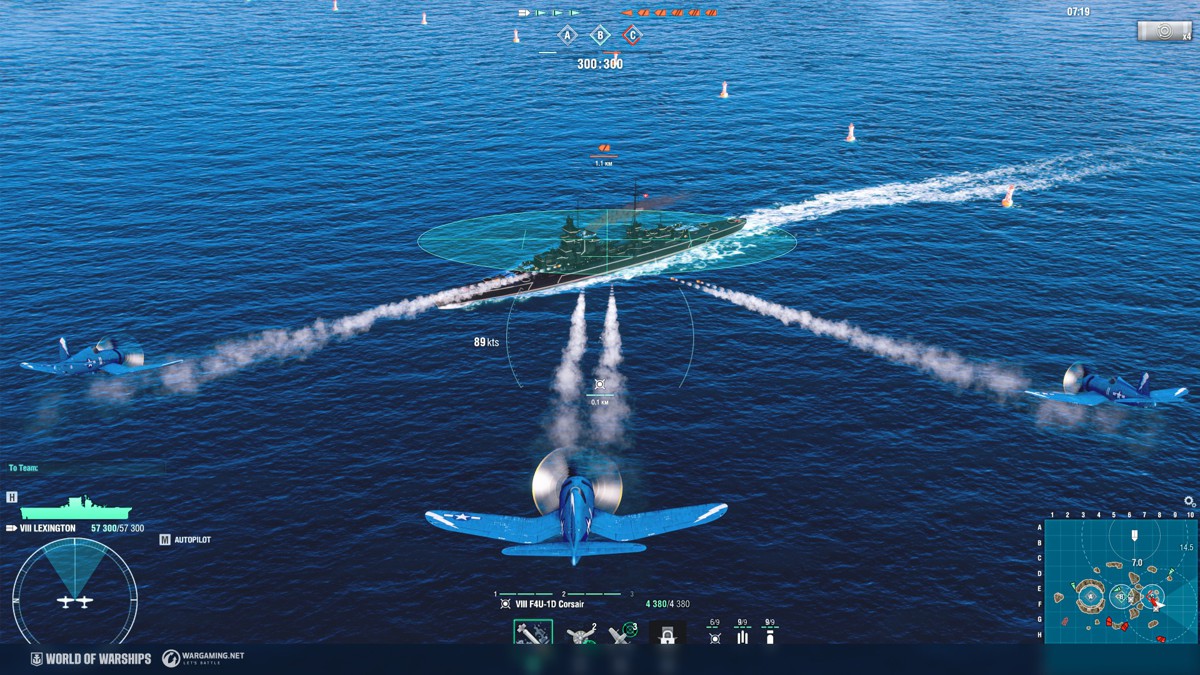Click capture point B on the minimap
1200x675 pixels.
click(1122, 597)
